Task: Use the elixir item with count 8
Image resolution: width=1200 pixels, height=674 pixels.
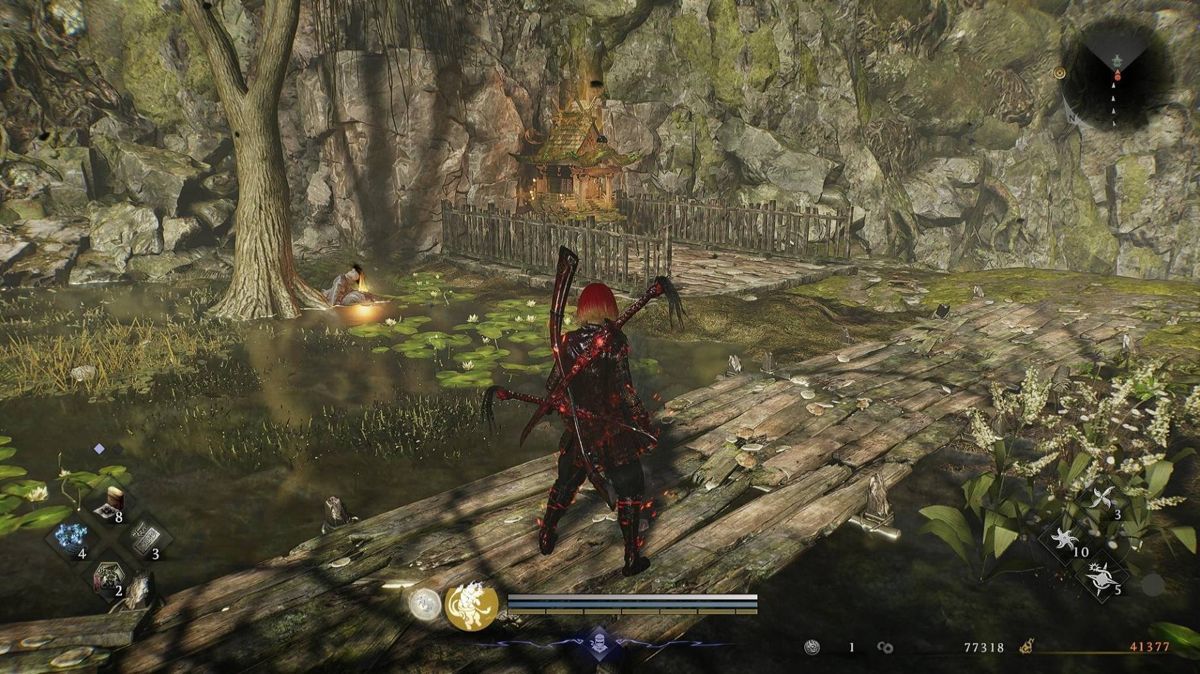Action: [x=111, y=503]
